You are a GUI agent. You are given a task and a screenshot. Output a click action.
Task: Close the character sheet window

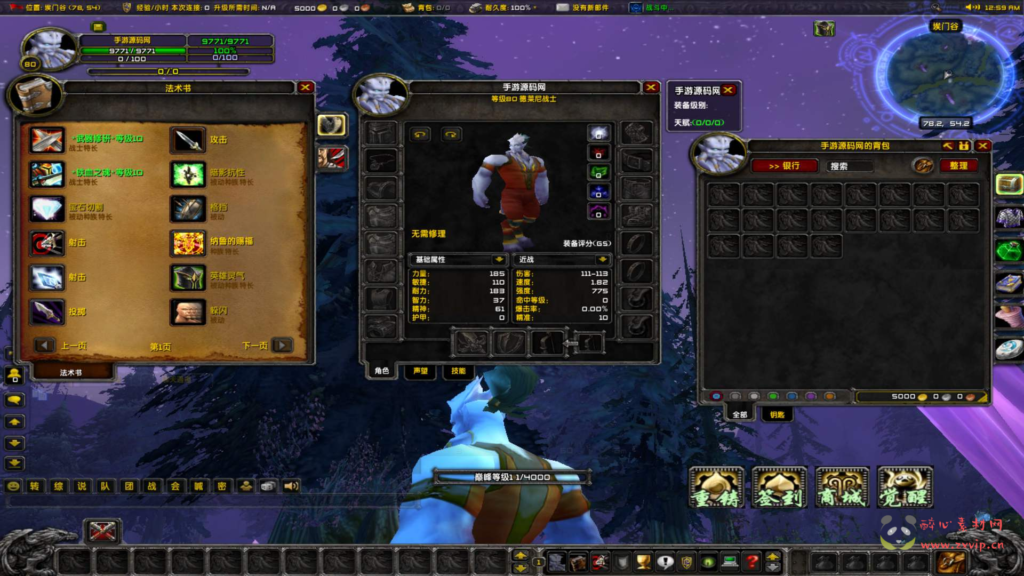tap(652, 87)
